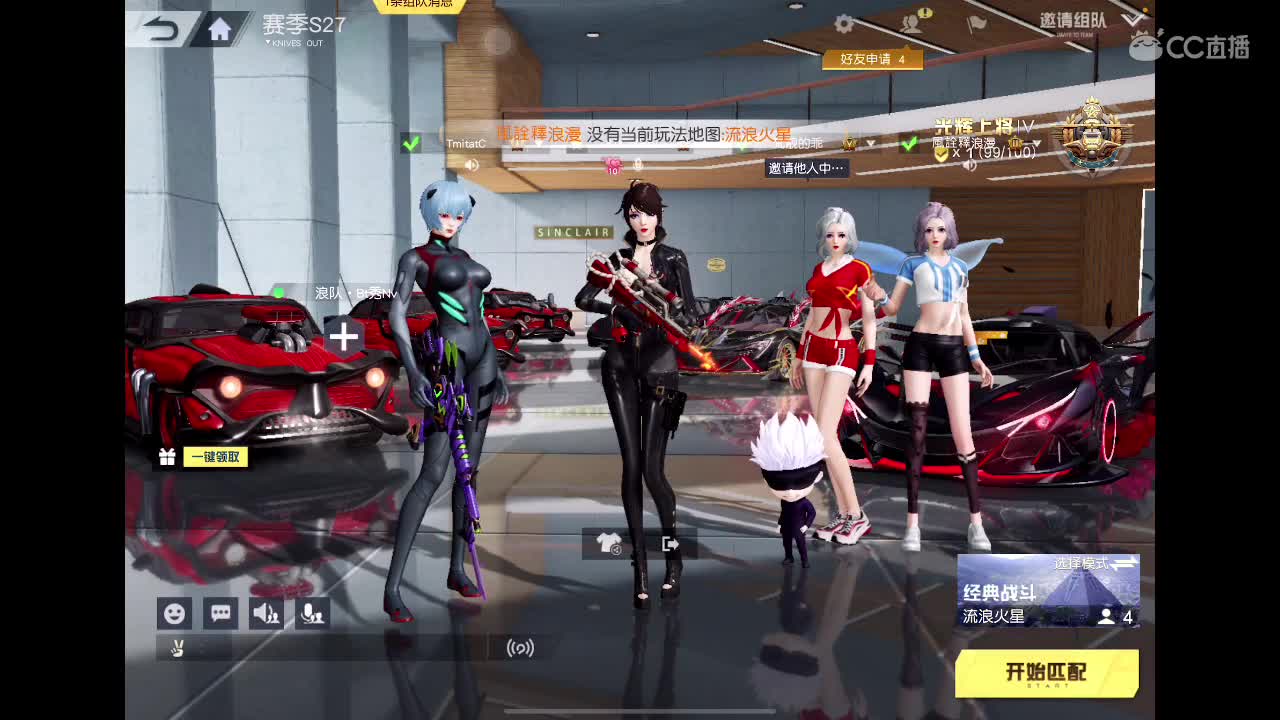The image size is (1280, 720).
Task: Mute the small speaker under the rank title
Action: [968, 166]
